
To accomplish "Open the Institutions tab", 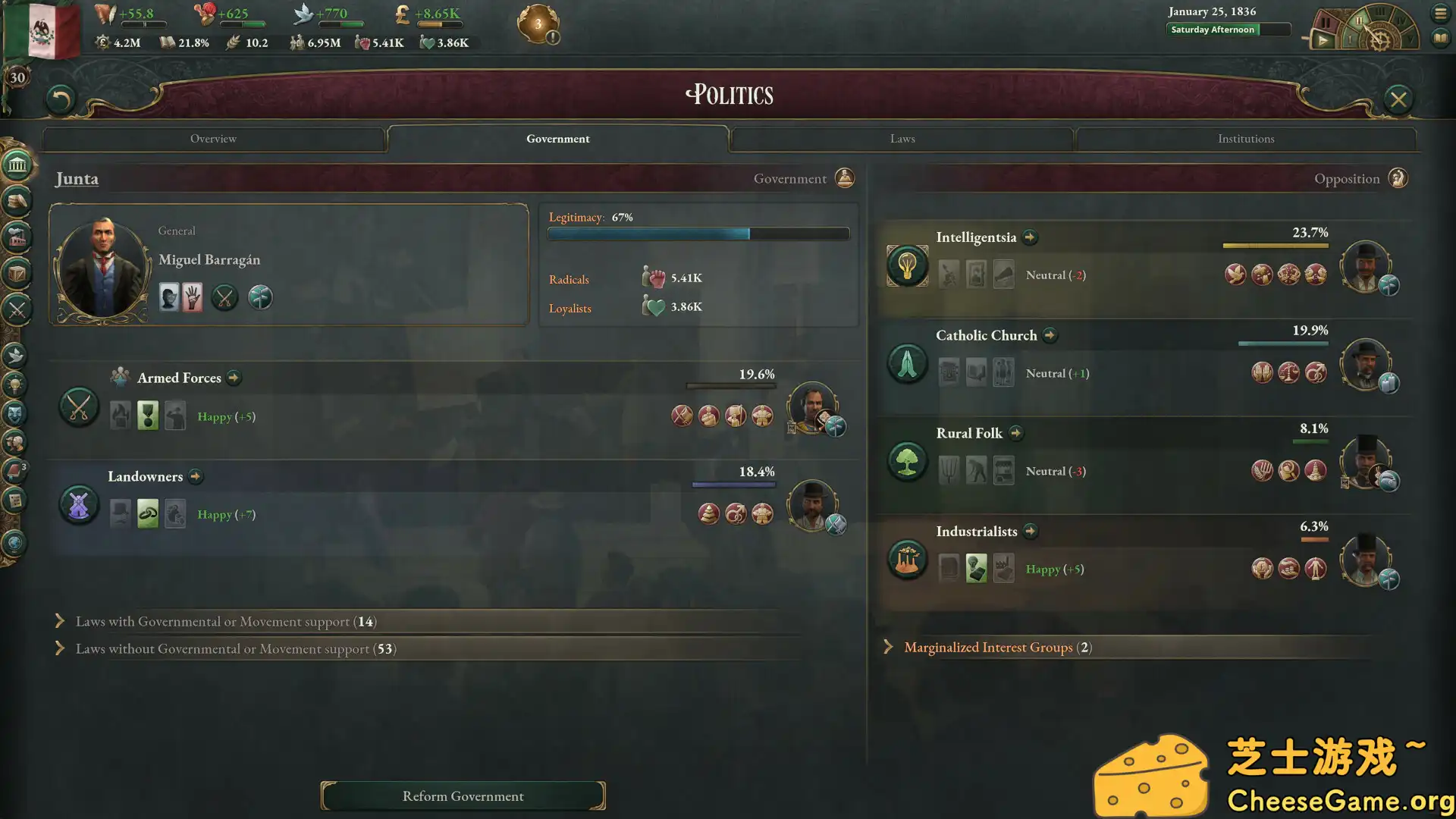I will pos(1246,139).
